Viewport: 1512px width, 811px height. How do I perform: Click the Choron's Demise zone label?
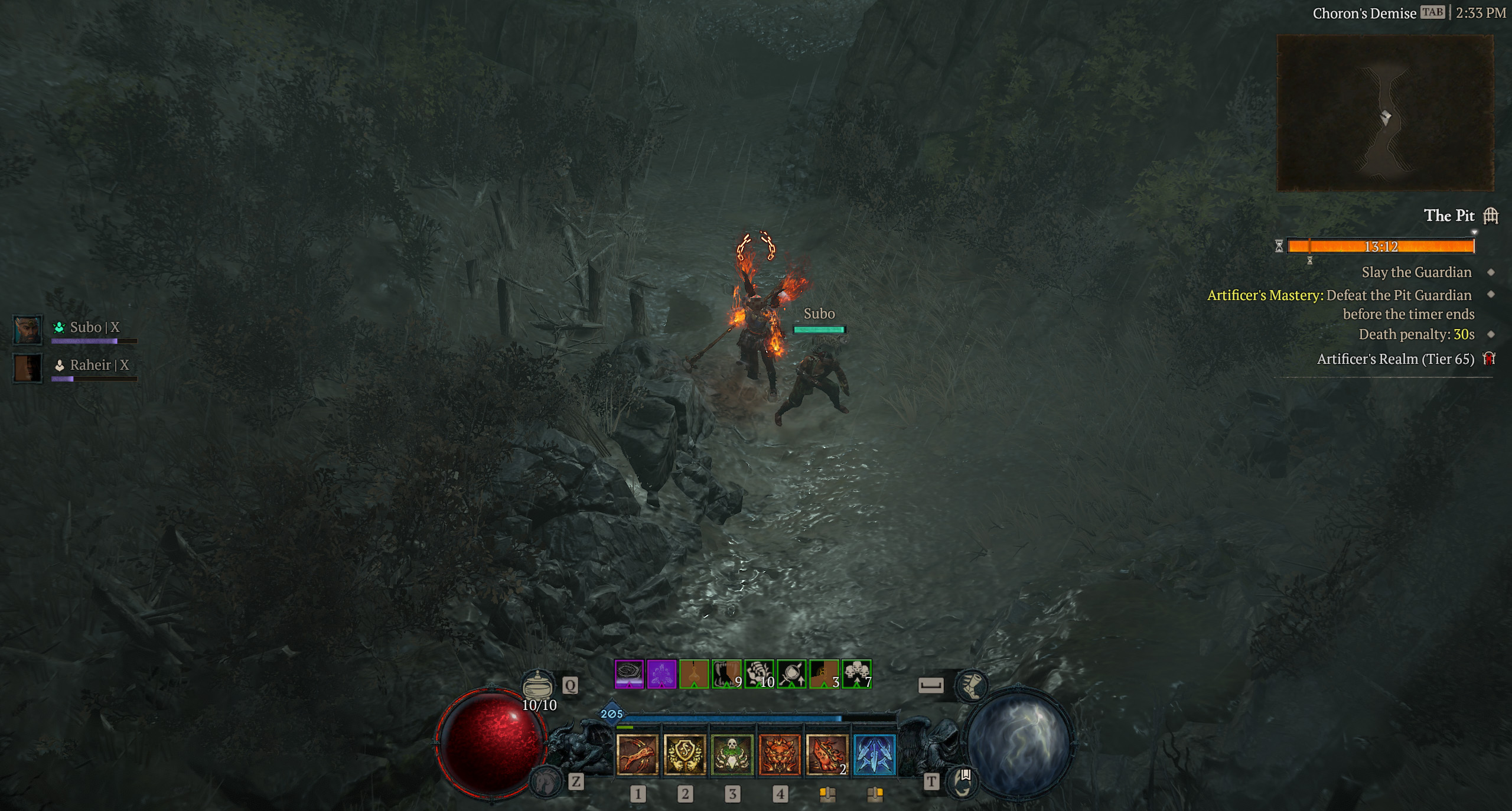[x=1358, y=13]
